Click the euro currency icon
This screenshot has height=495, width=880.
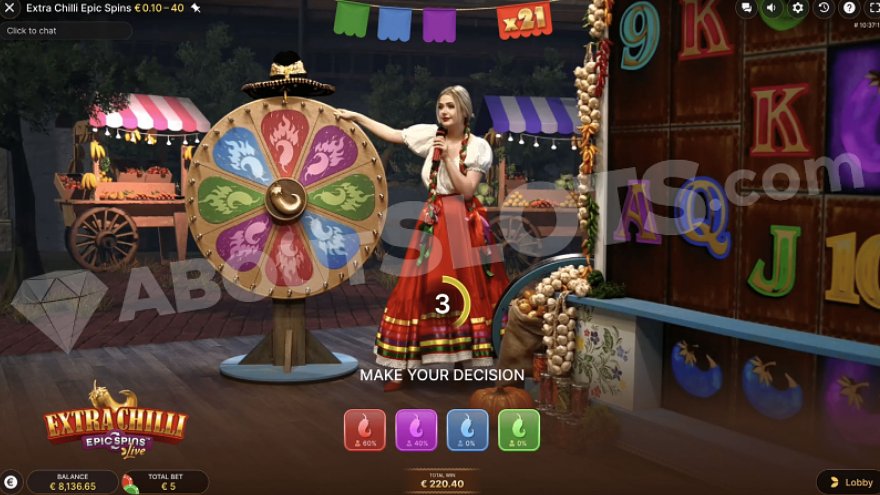tap(11, 482)
